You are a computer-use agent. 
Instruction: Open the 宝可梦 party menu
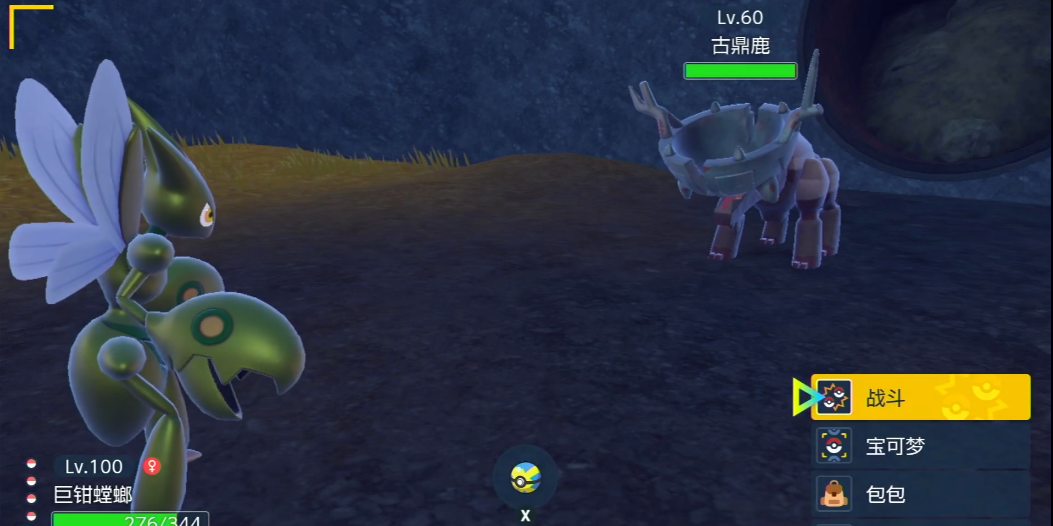pyautogui.click(x=920, y=446)
